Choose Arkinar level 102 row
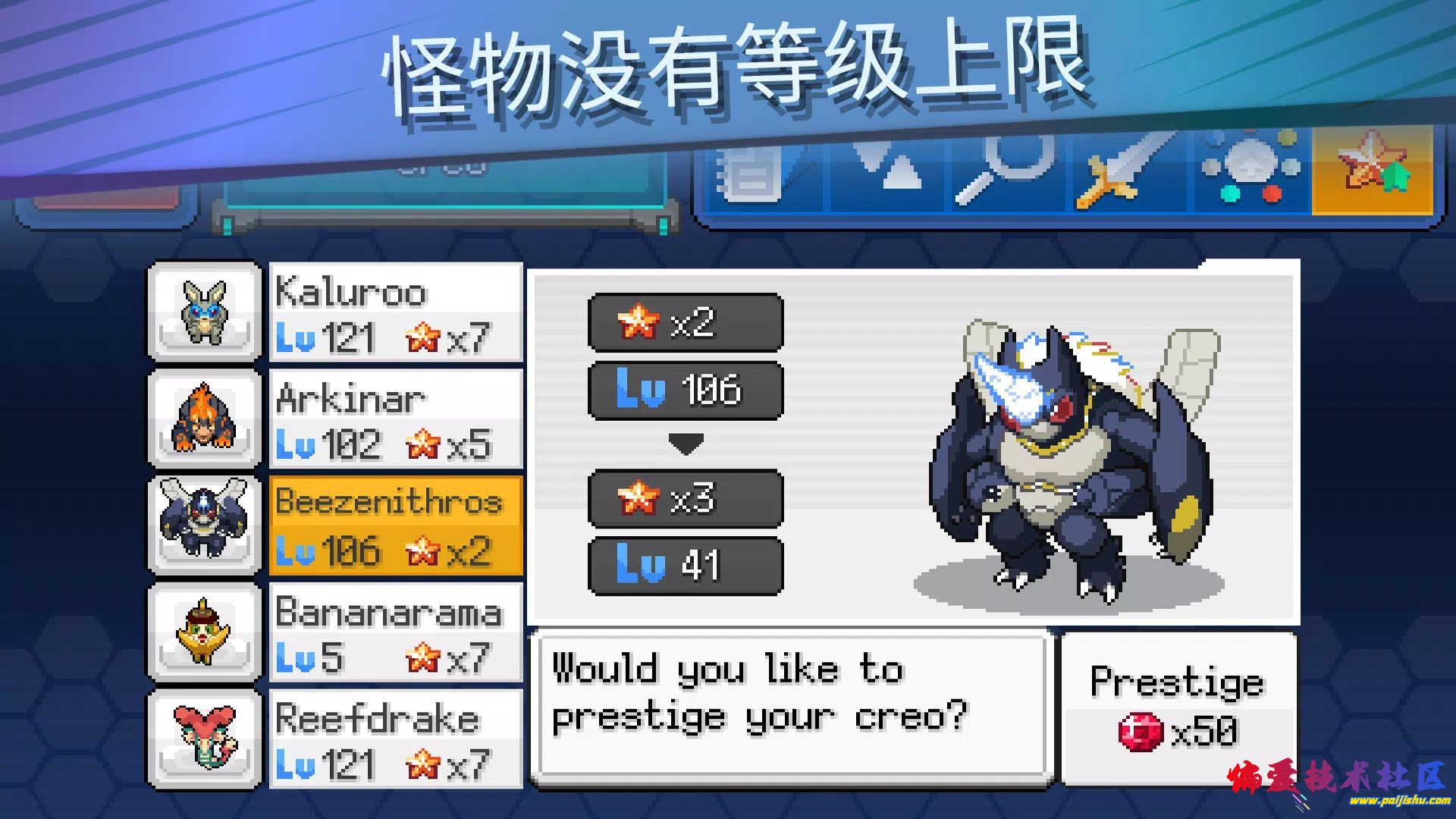 (x=396, y=419)
